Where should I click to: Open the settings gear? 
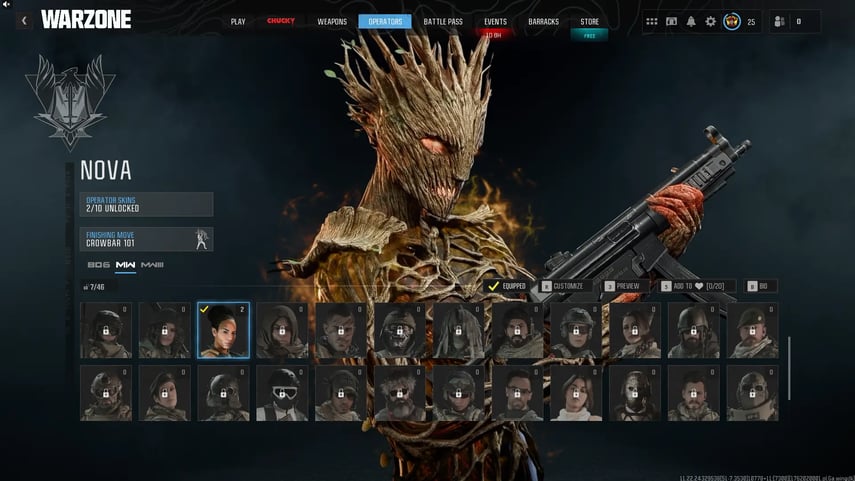(x=711, y=21)
